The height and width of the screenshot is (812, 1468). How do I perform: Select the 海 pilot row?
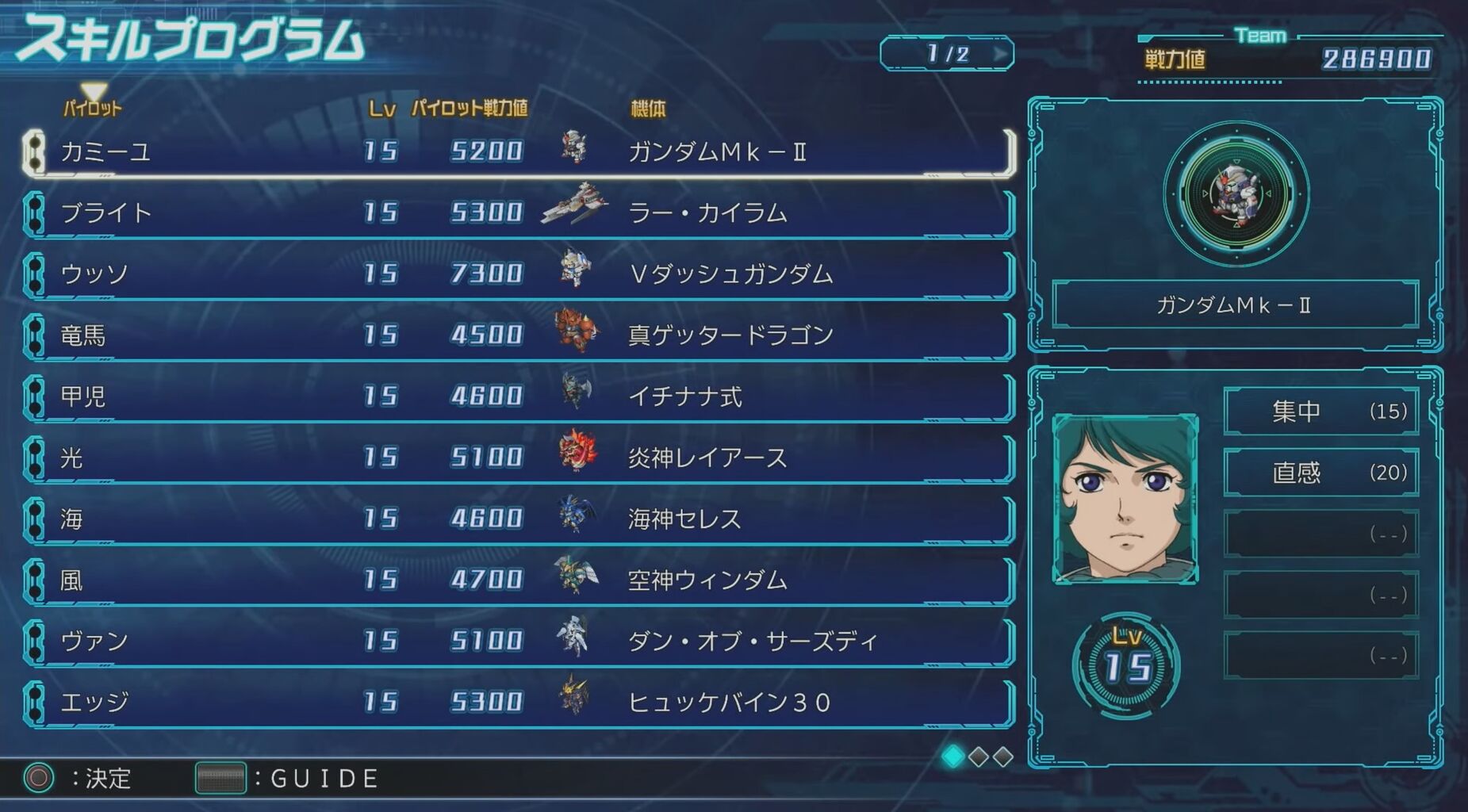point(516,519)
